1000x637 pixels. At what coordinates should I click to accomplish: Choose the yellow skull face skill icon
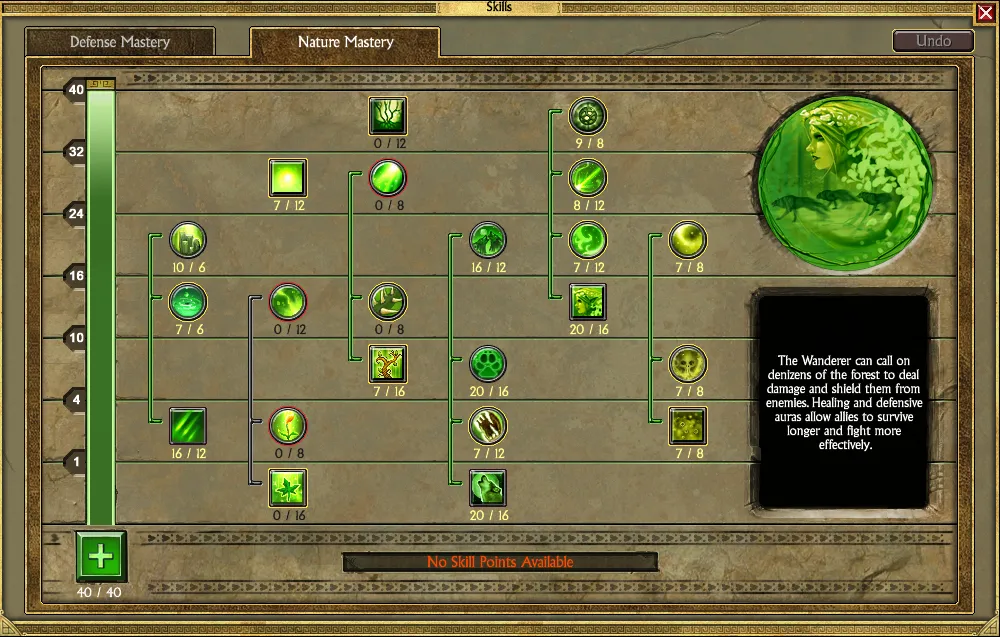pos(688,364)
